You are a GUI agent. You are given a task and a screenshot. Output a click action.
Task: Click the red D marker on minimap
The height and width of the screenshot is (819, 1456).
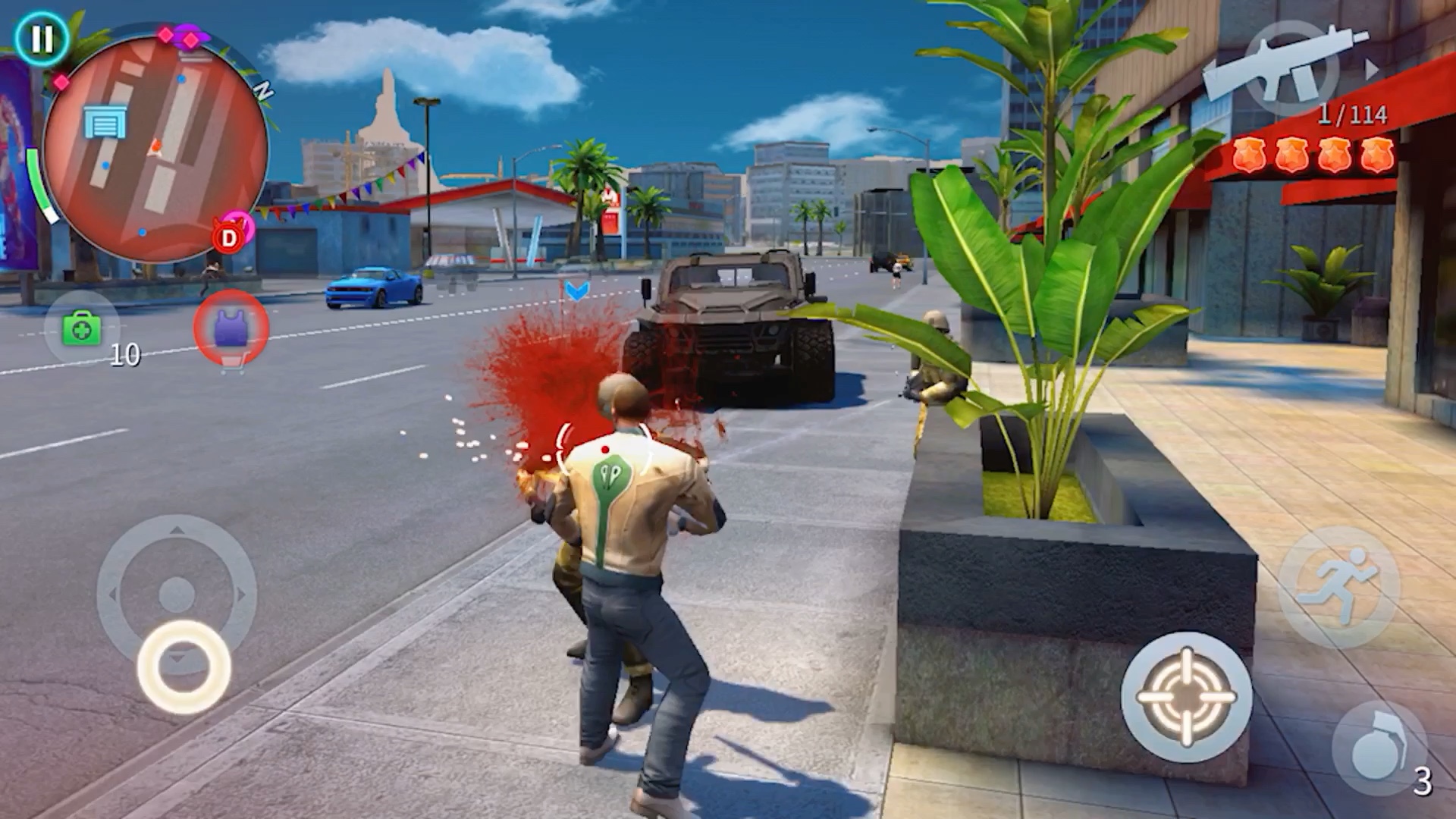228,239
